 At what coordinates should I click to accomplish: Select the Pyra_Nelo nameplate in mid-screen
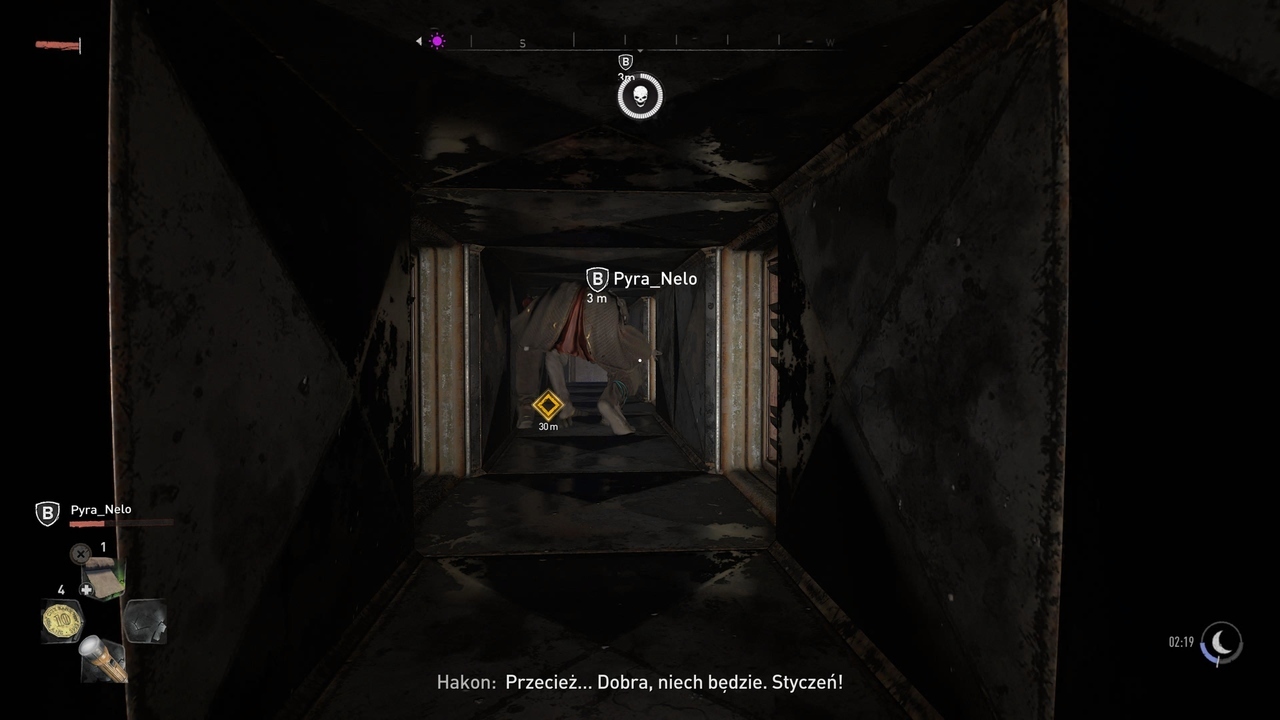tap(655, 279)
